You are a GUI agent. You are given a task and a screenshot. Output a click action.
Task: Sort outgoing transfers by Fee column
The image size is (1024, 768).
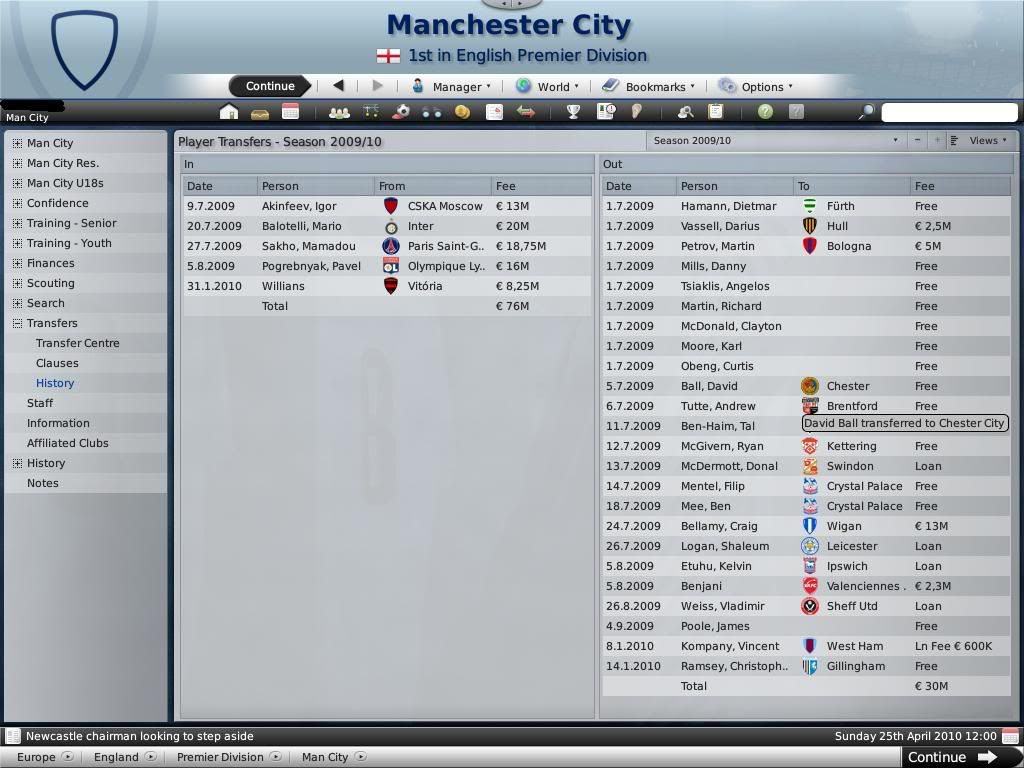[x=960, y=186]
